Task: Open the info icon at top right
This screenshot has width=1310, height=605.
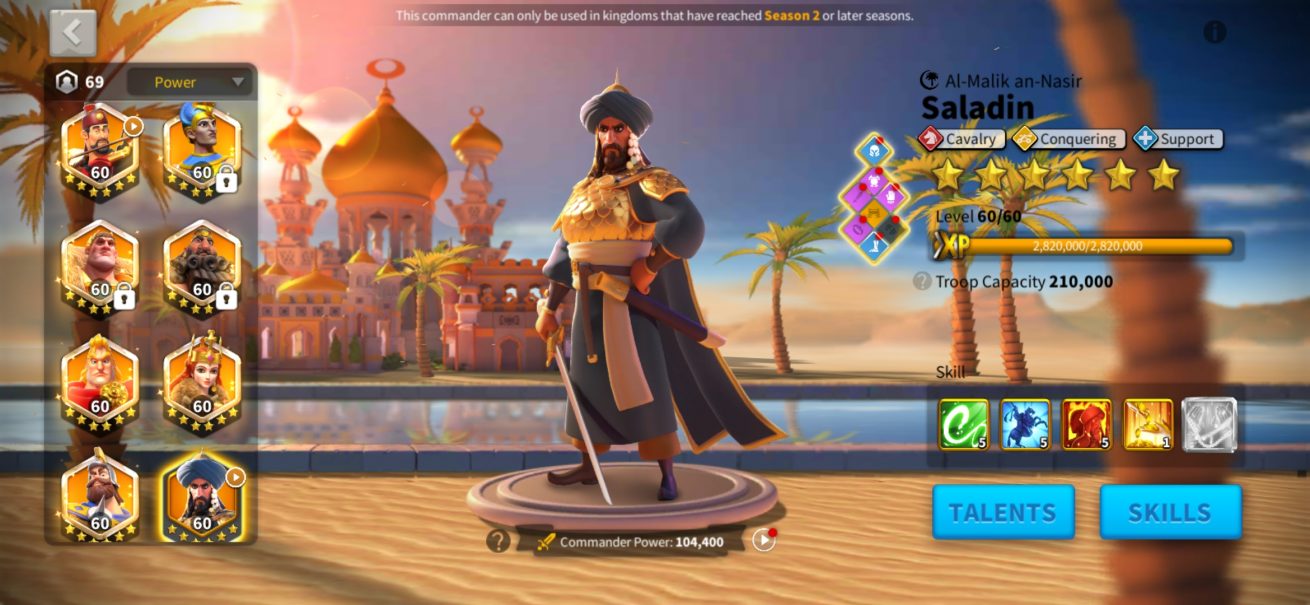Action: pyautogui.click(x=1215, y=32)
